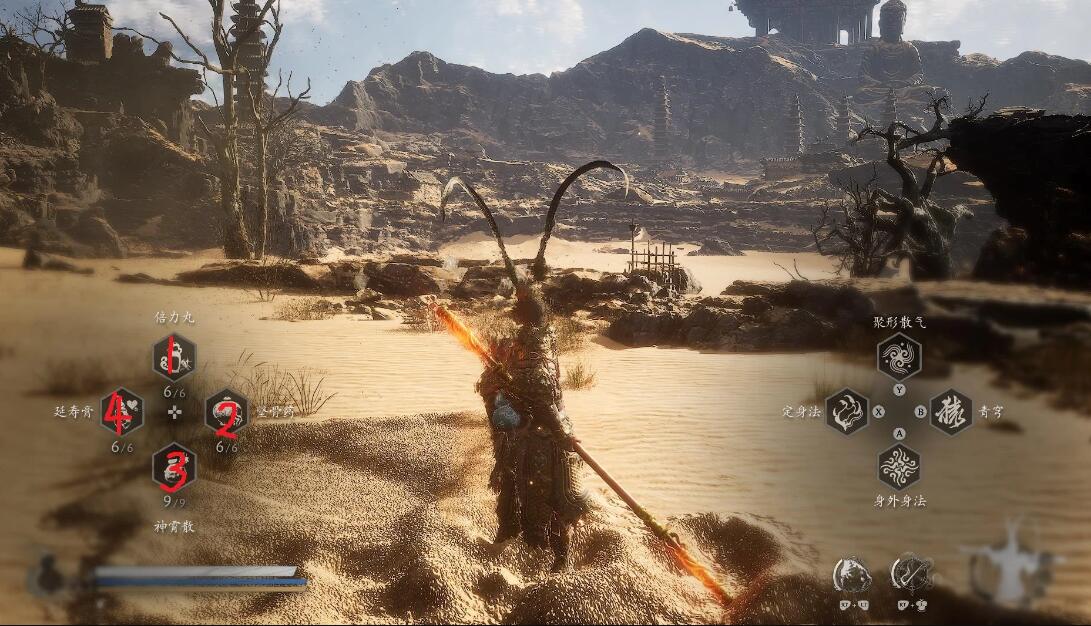Choose the 神霄散 item slot
Image resolution: width=1091 pixels, height=626 pixels.
(x=174, y=466)
